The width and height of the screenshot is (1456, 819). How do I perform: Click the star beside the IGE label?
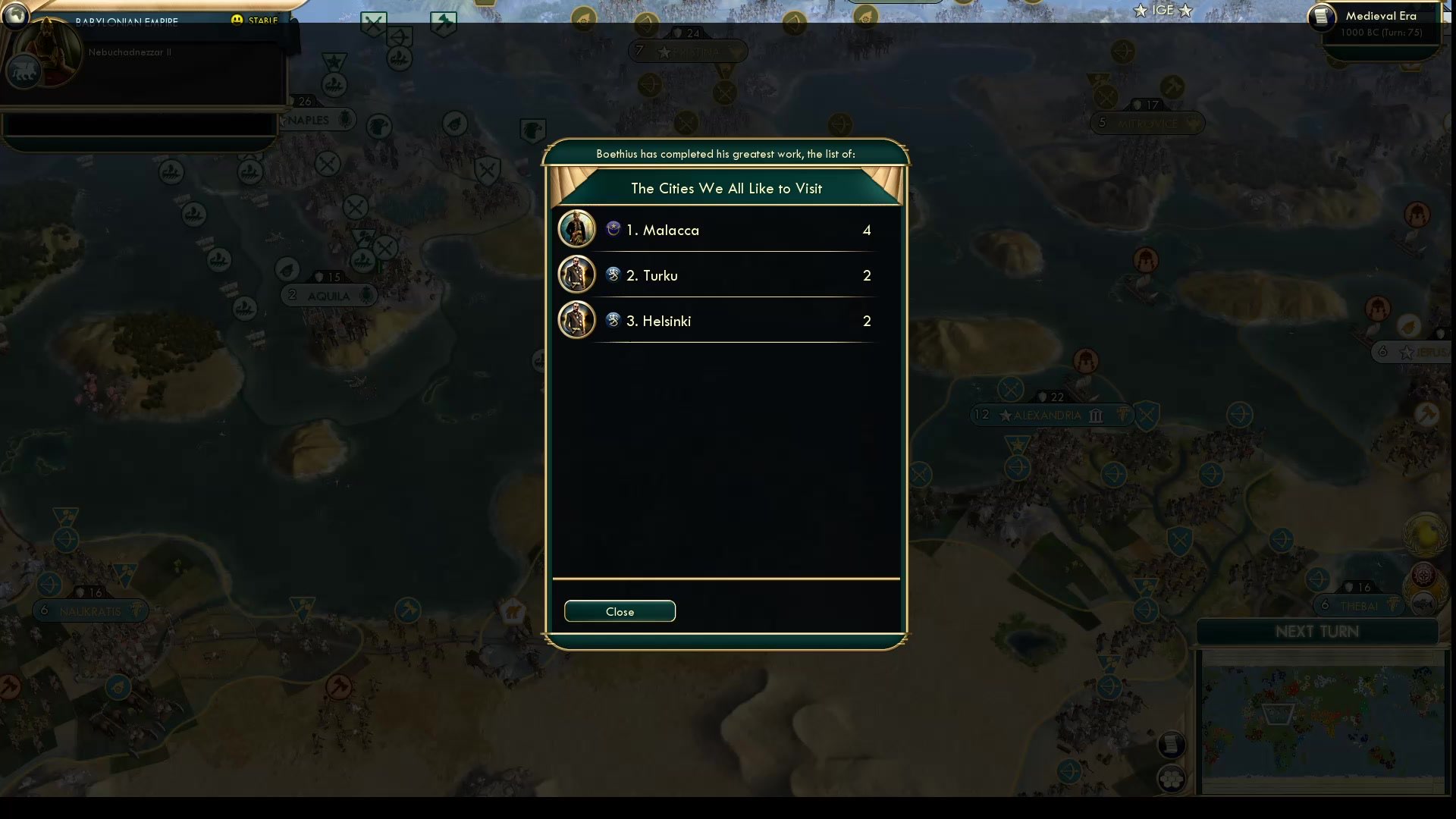(x=1141, y=10)
